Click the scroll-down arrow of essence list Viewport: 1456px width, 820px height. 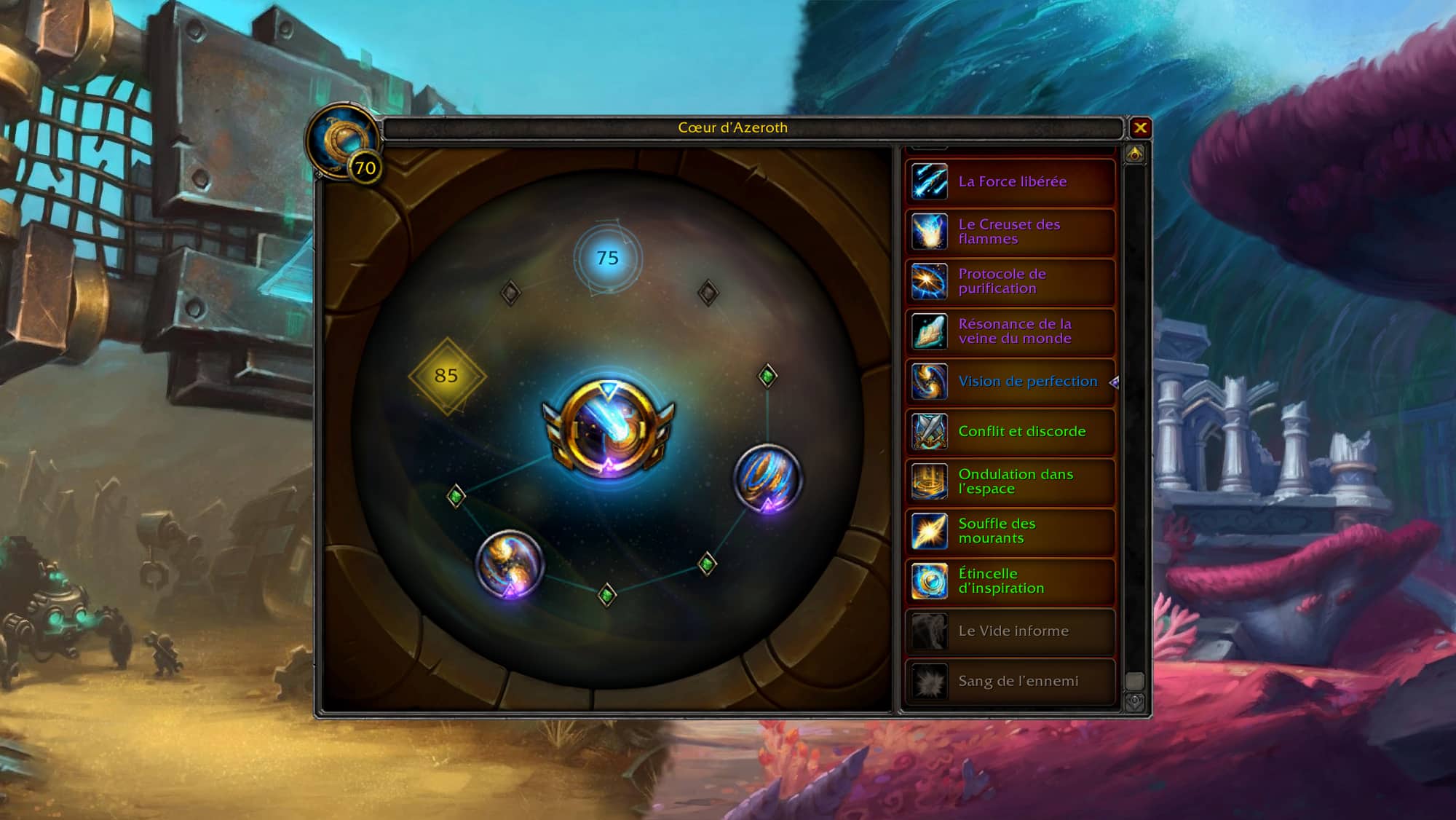1135,702
